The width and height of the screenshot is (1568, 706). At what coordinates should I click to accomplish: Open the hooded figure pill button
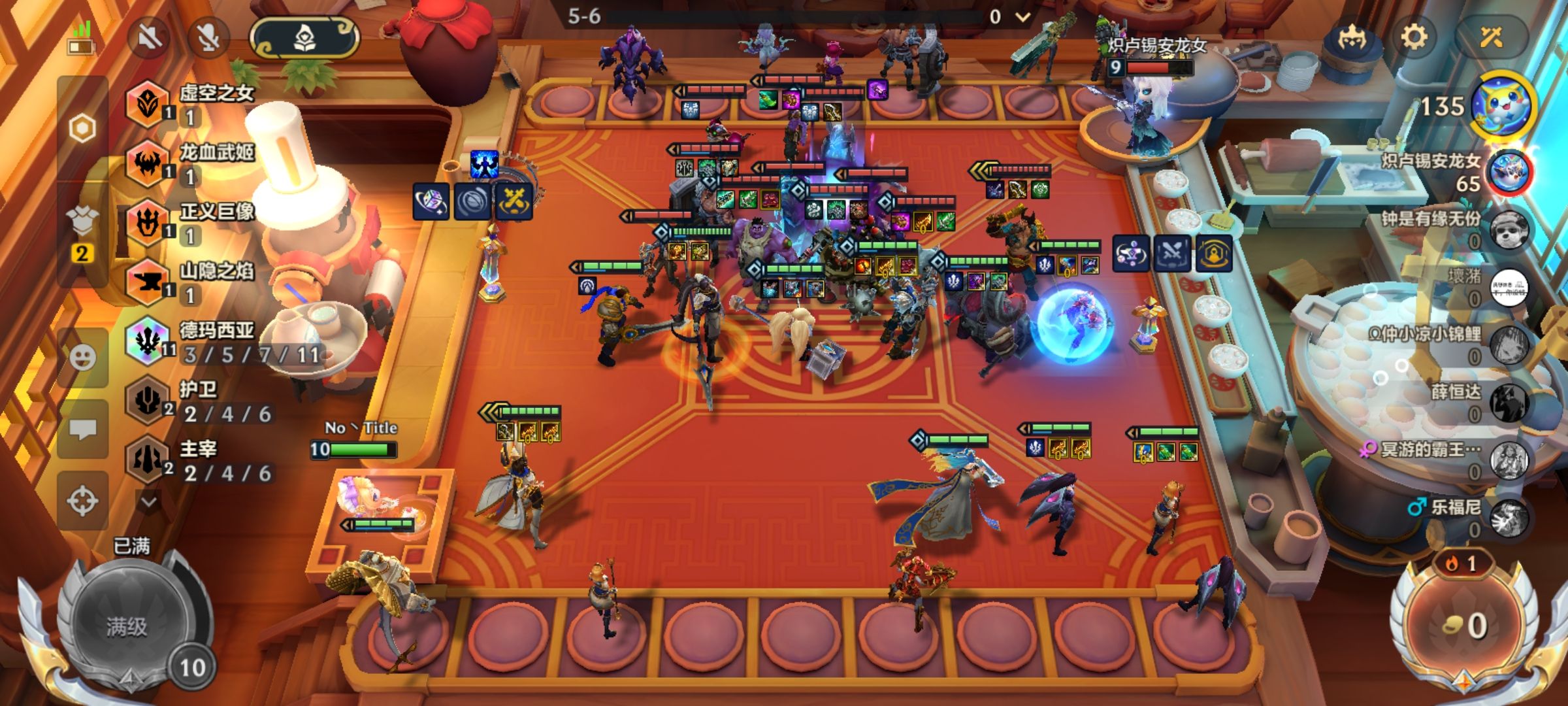[304, 38]
